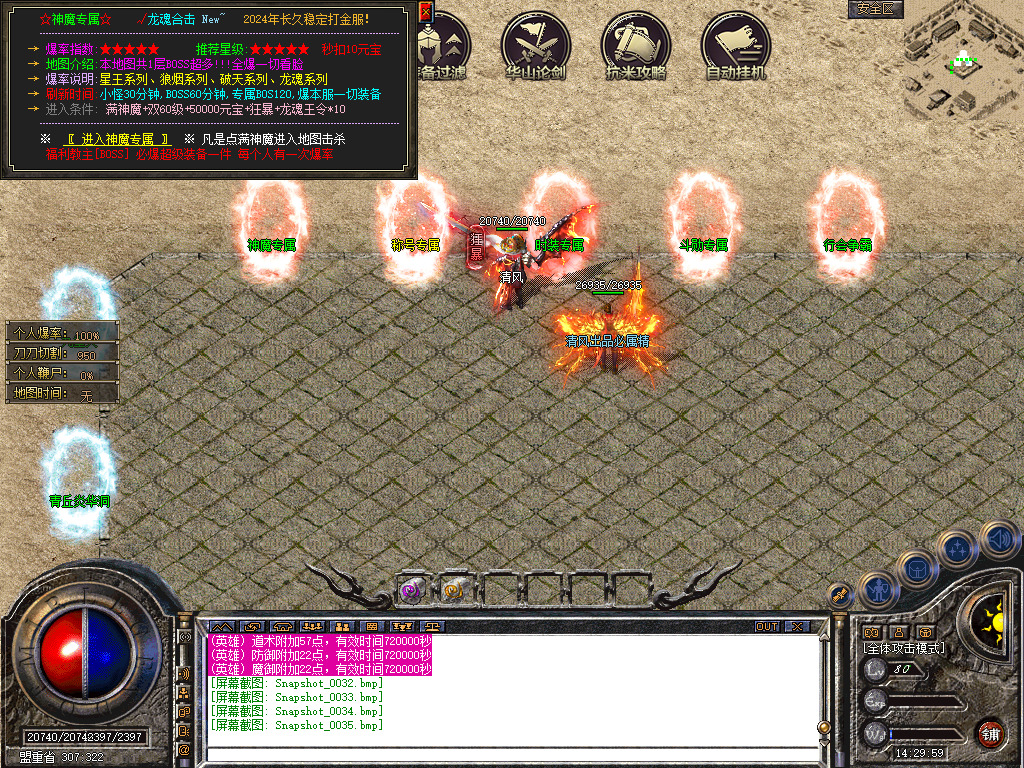Activate the 自动挂机 auto-battle button

[735, 43]
